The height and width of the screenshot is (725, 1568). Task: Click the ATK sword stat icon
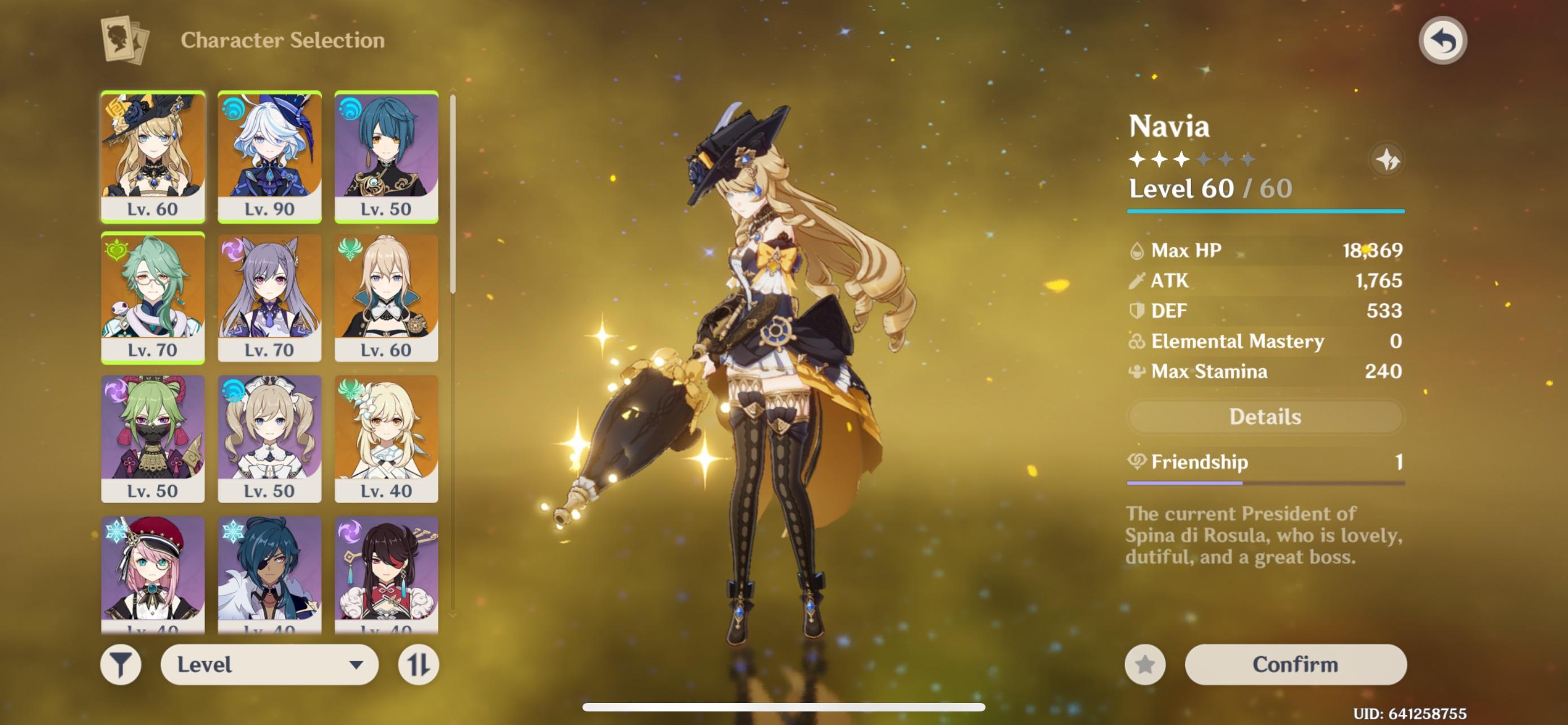1138,280
